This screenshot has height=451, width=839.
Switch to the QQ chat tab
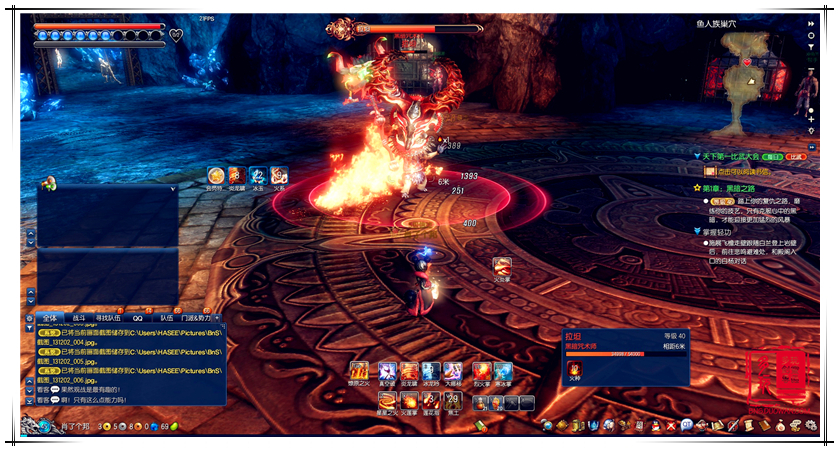pyautogui.click(x=138, y=318)
